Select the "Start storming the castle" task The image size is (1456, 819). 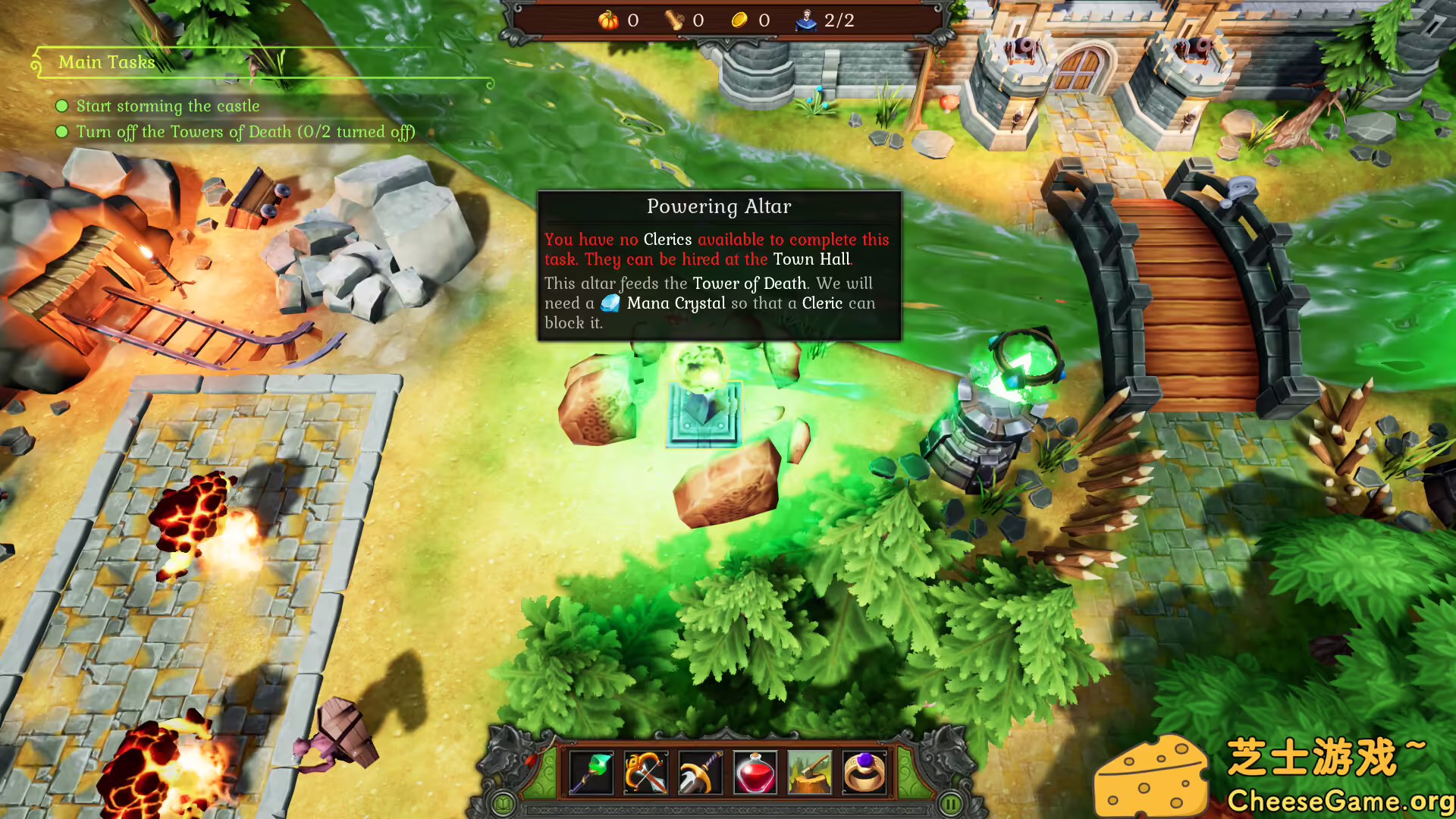tap(168, 106)
